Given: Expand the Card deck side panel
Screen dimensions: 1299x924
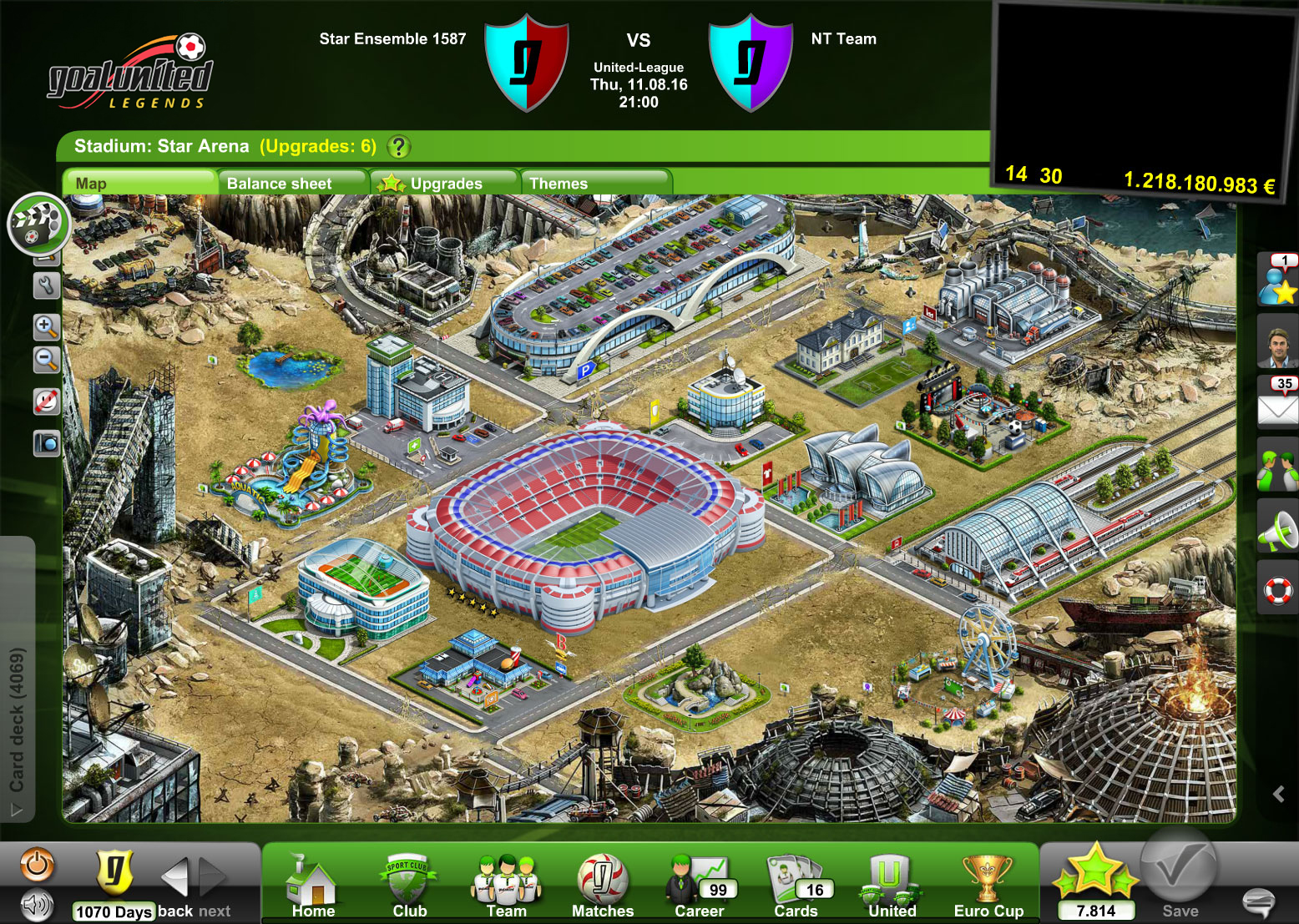Looking at the screenshot, I should coord(17,718).
